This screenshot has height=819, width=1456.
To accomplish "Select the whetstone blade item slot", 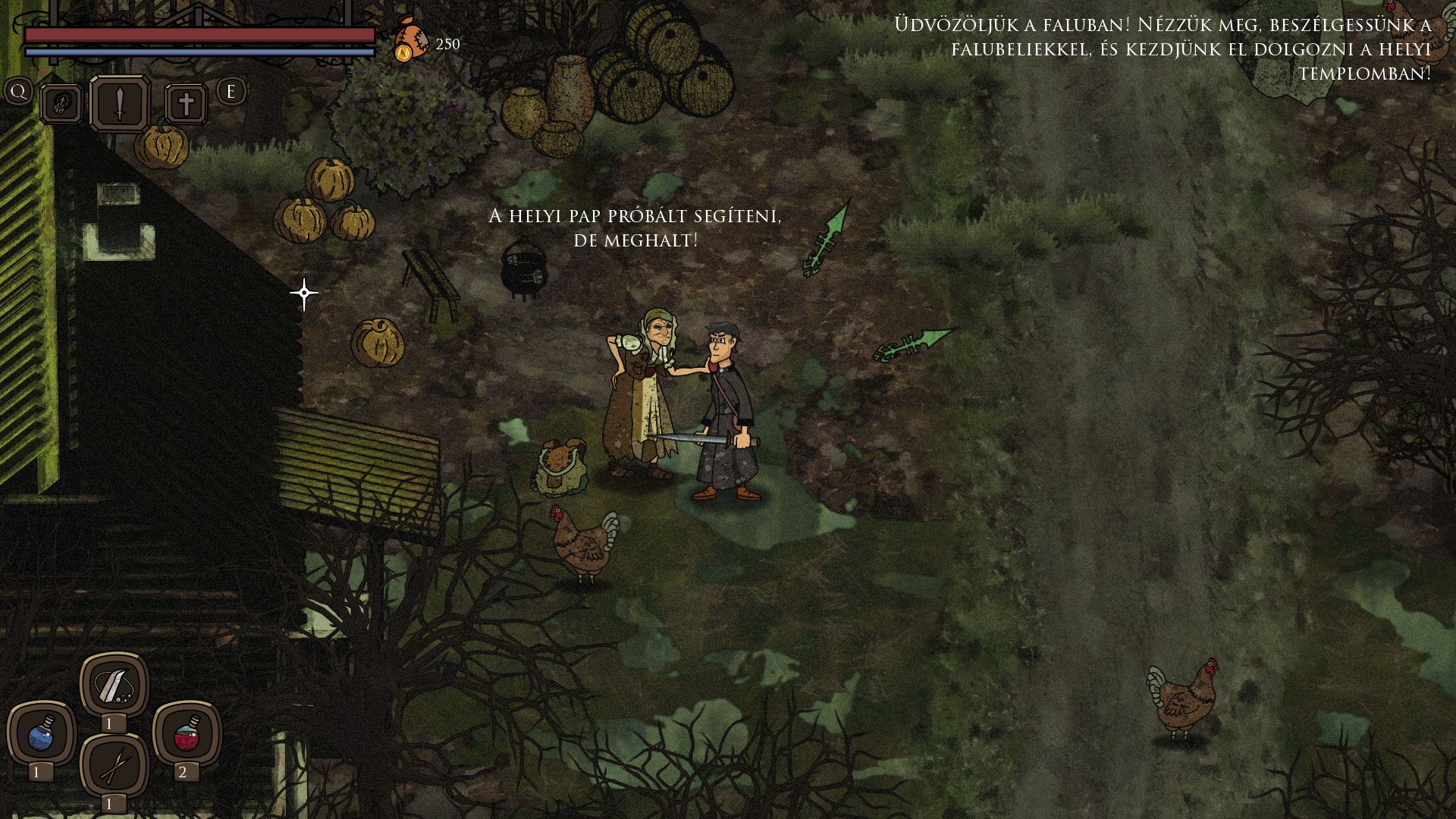I will (114, 686).
